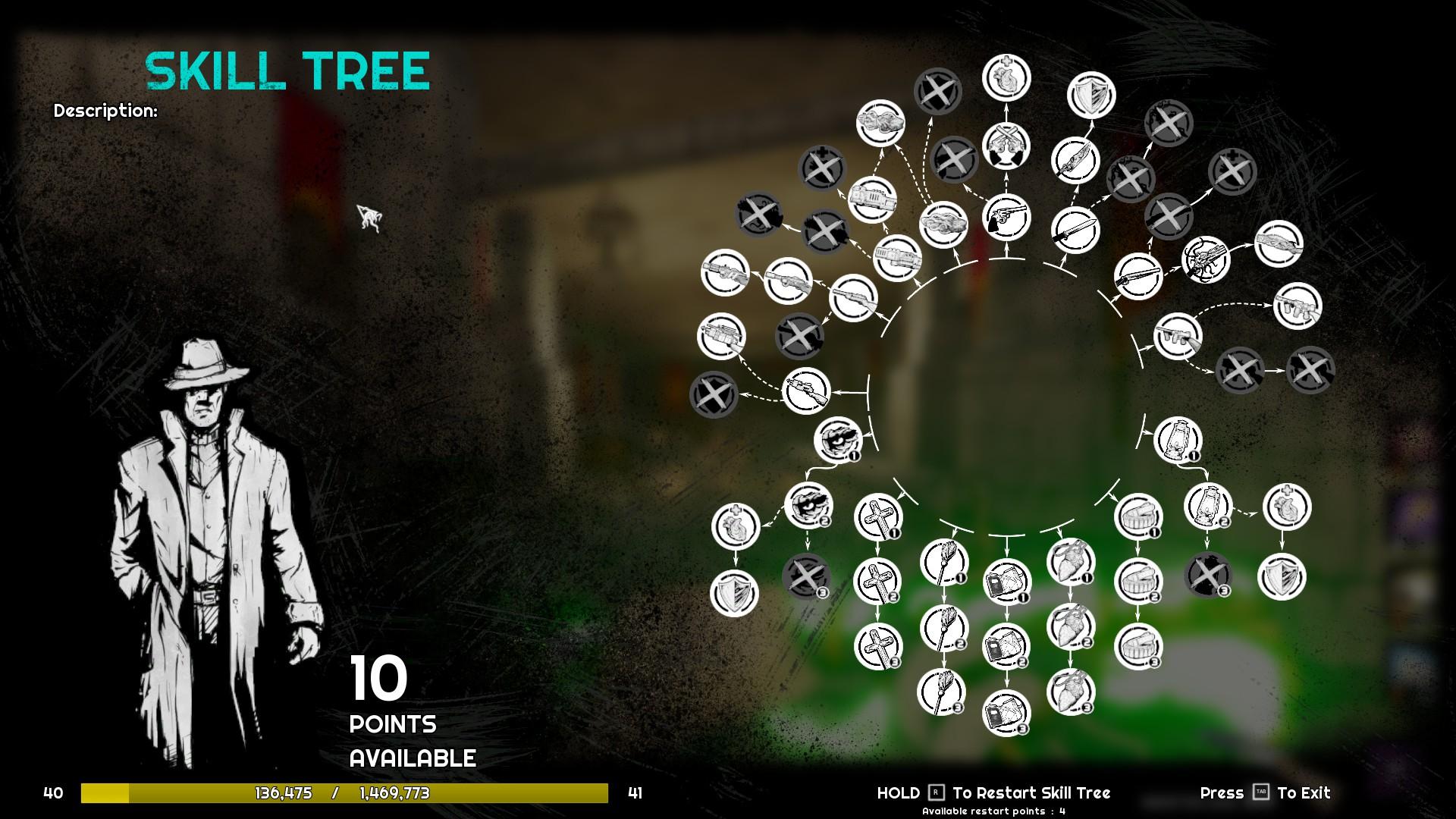Choose the straight combat knife skill
Screen dimensions: 1456x819
pos(1075,230)
